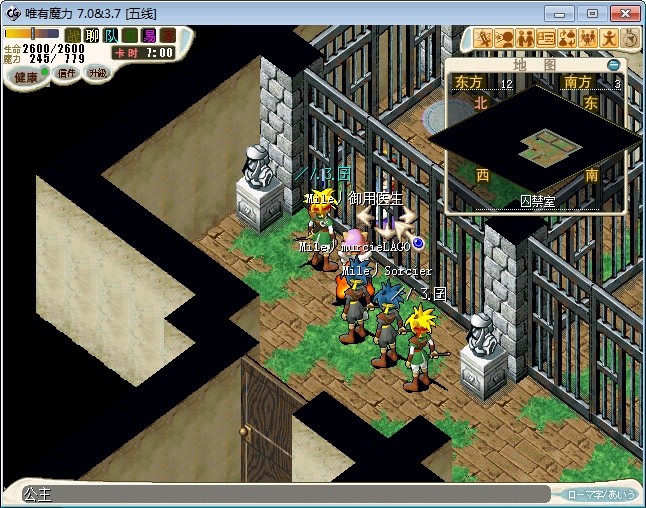Image resolution: width=646 pixels, height=508 pixels.
Task: Open the 健康 health status tab
Action: pos(26,77)
